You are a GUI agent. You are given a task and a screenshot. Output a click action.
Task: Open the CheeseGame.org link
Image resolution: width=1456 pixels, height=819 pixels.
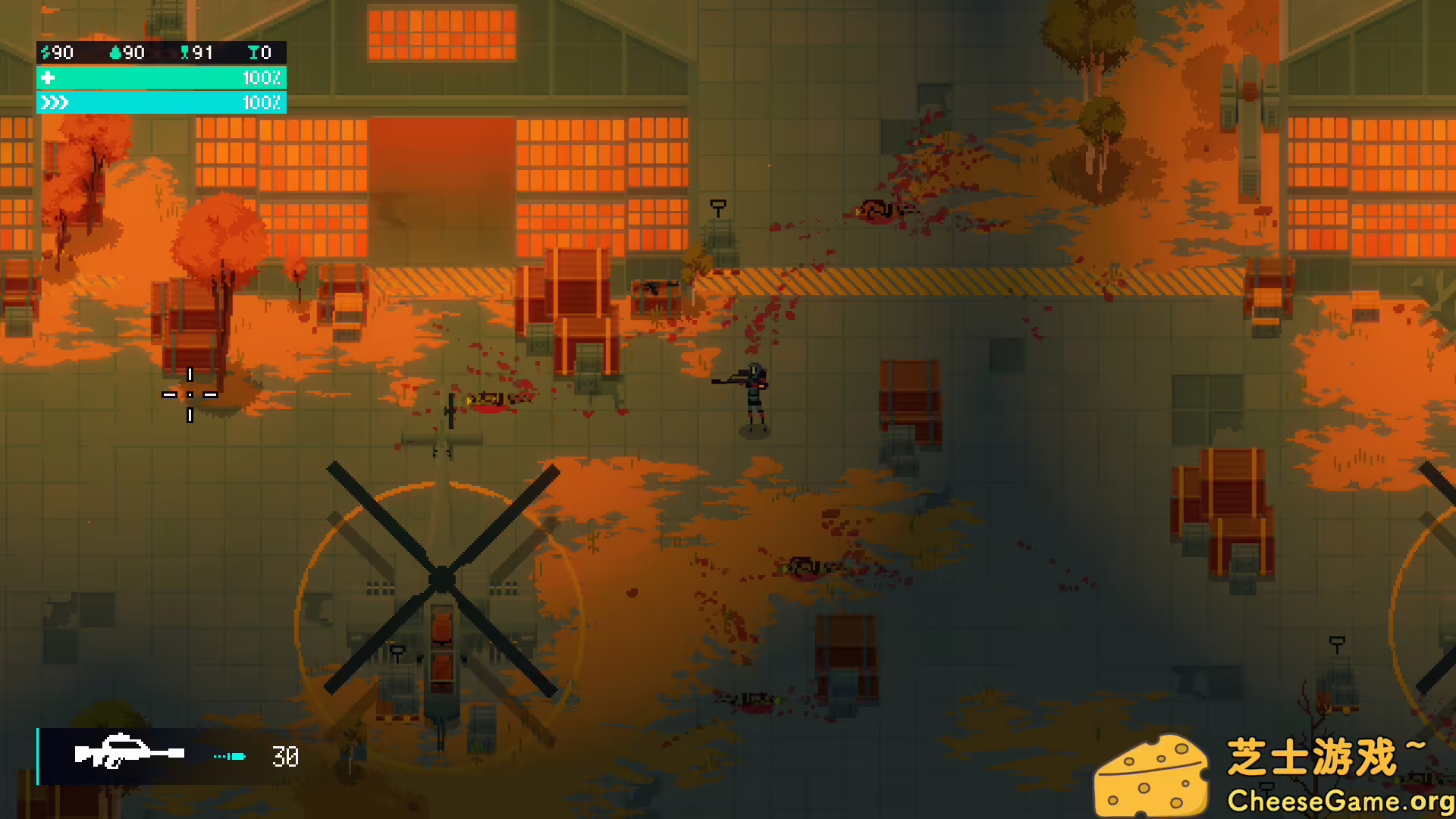1341,799
